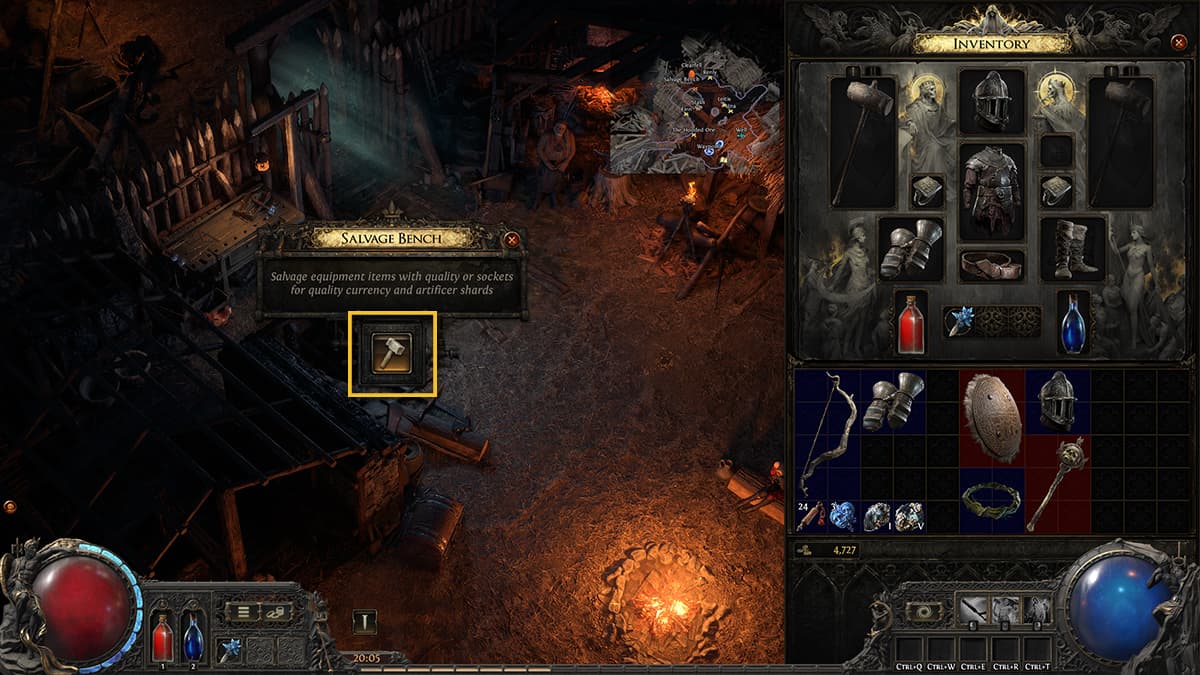This screenshot has height=675, width=1200.
Task: Open the coin shop button on HUD
Action: click(276, 612)
